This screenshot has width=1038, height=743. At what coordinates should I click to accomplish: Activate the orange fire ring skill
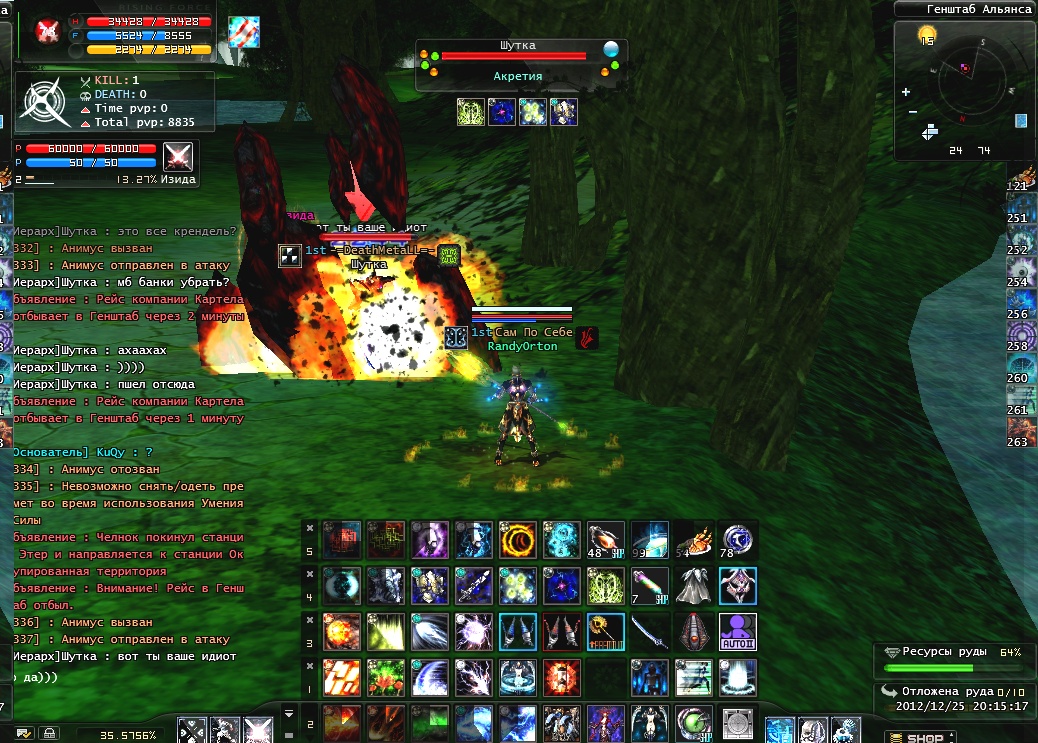(x=518, y=540)
